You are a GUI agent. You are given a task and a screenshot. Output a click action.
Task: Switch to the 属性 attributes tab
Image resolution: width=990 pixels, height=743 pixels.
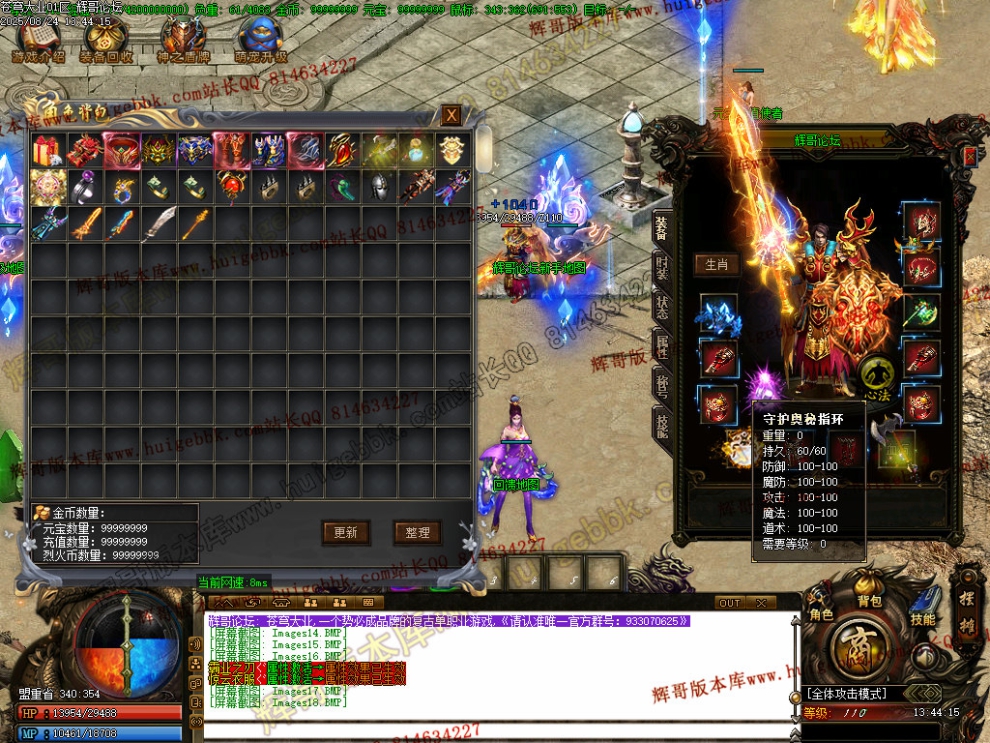[661, 345]
